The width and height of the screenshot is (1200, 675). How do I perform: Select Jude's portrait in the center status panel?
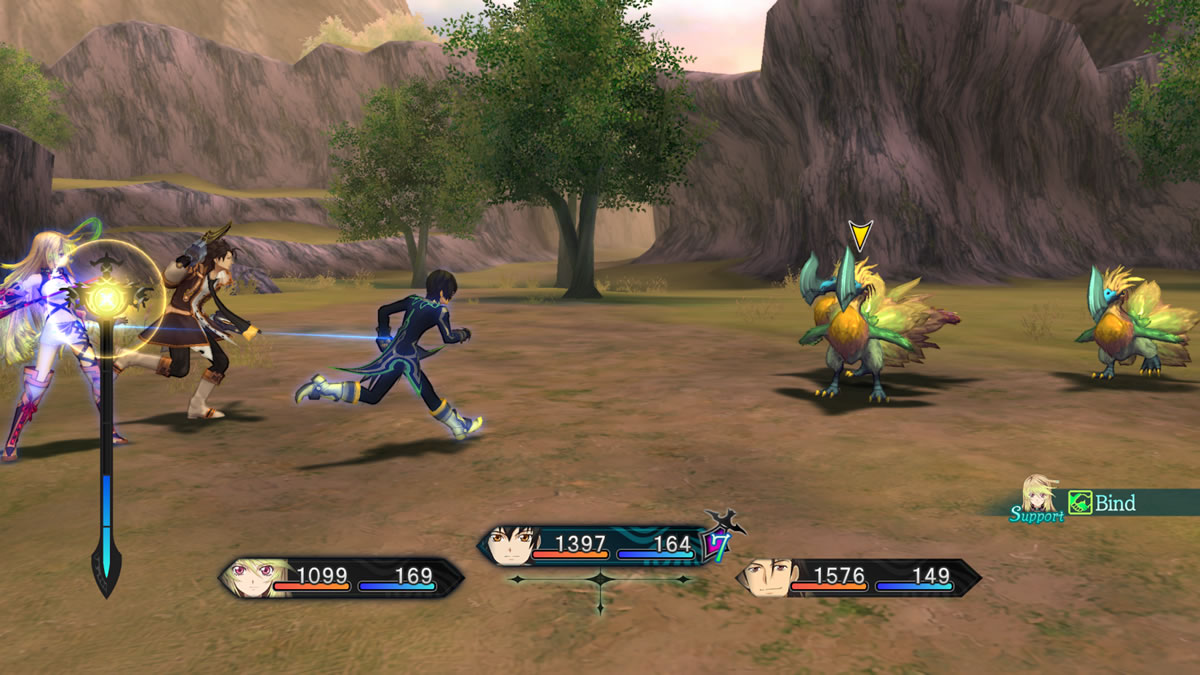click(513, 547)
